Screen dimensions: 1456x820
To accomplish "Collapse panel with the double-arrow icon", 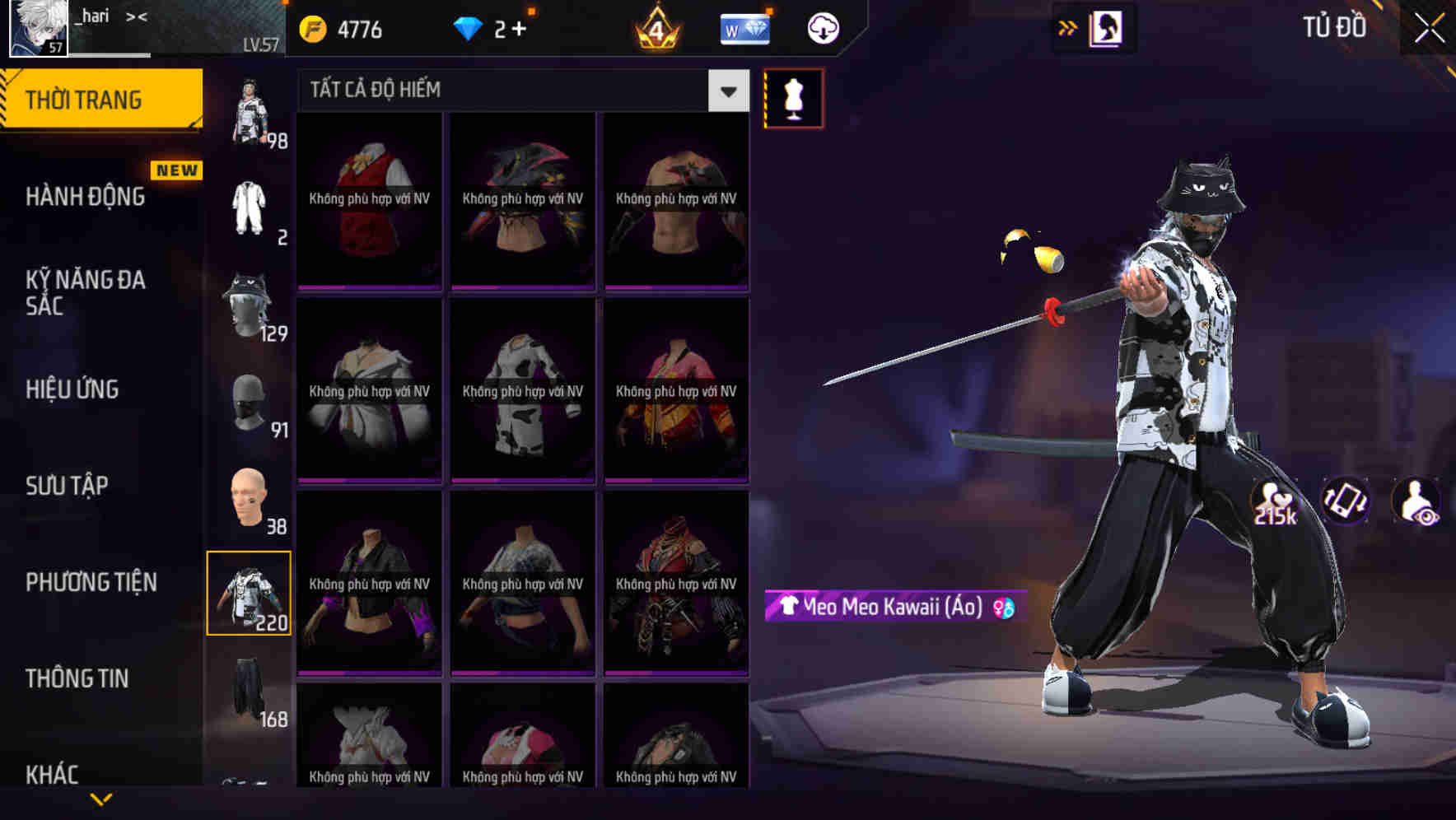I will click(1067, 27).
